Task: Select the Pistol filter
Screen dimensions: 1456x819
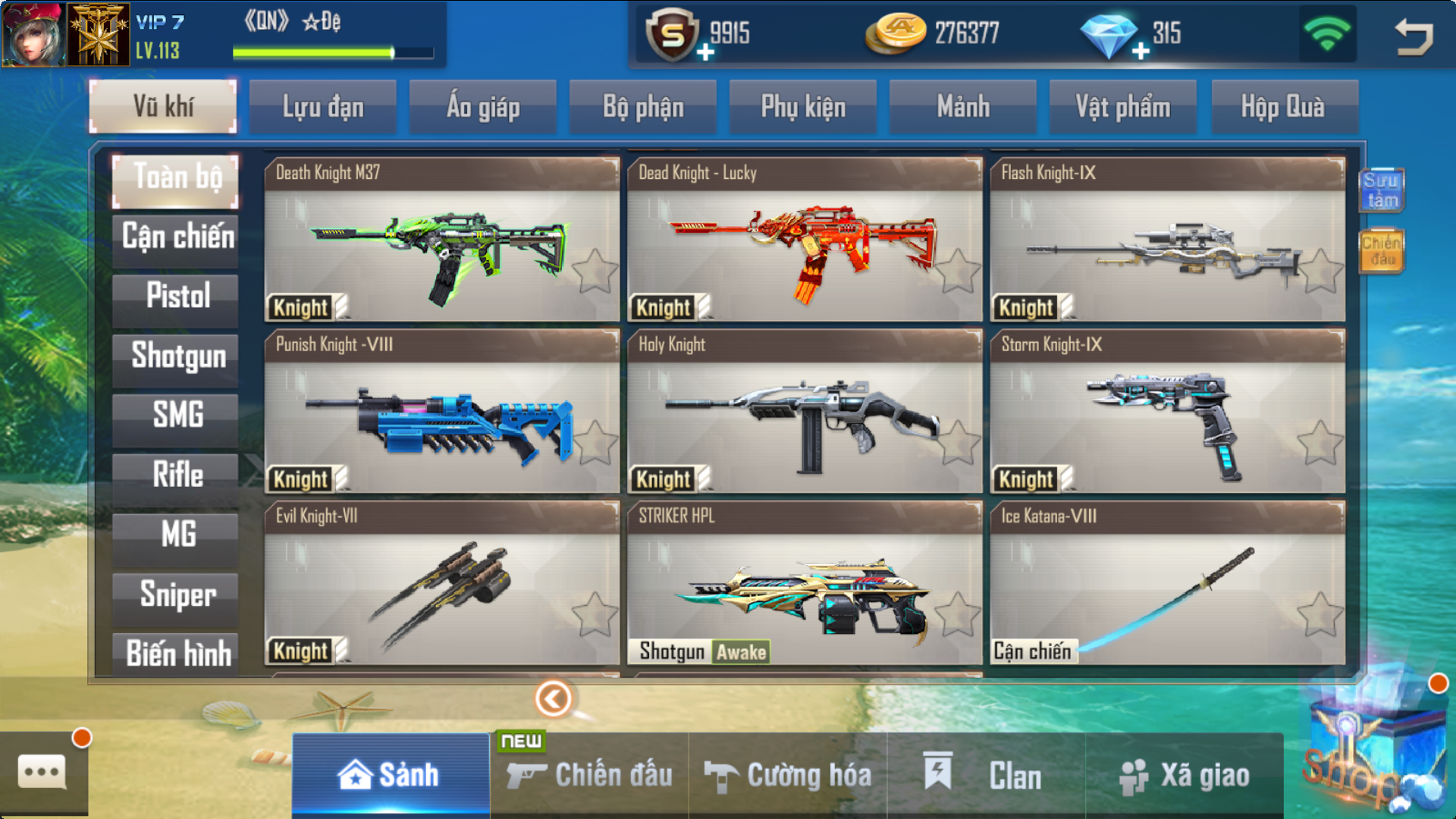Action: pyautogui.click(x=177, y=296)
